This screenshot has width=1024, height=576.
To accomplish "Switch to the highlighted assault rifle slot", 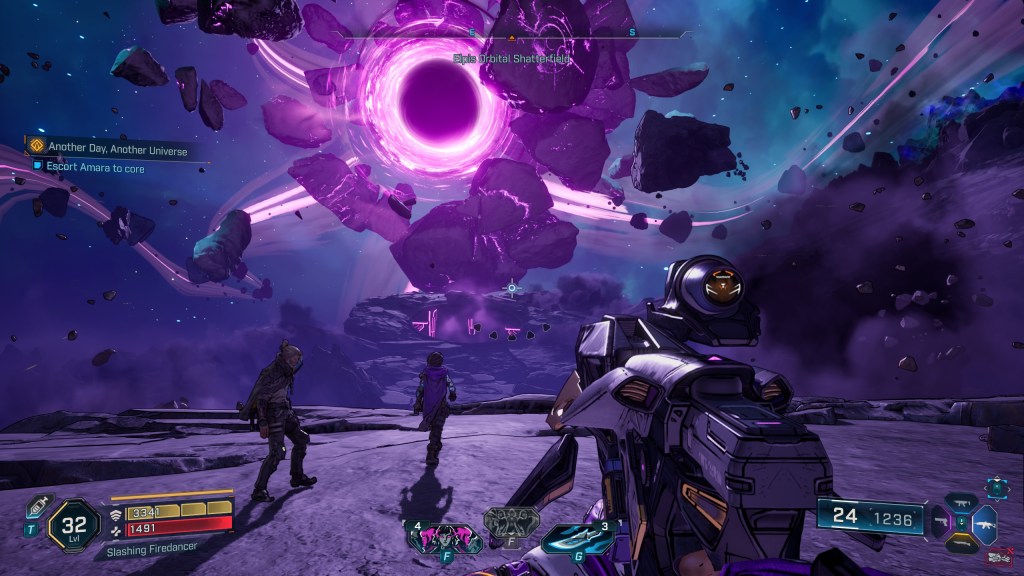I will click(x=985, y=522).
